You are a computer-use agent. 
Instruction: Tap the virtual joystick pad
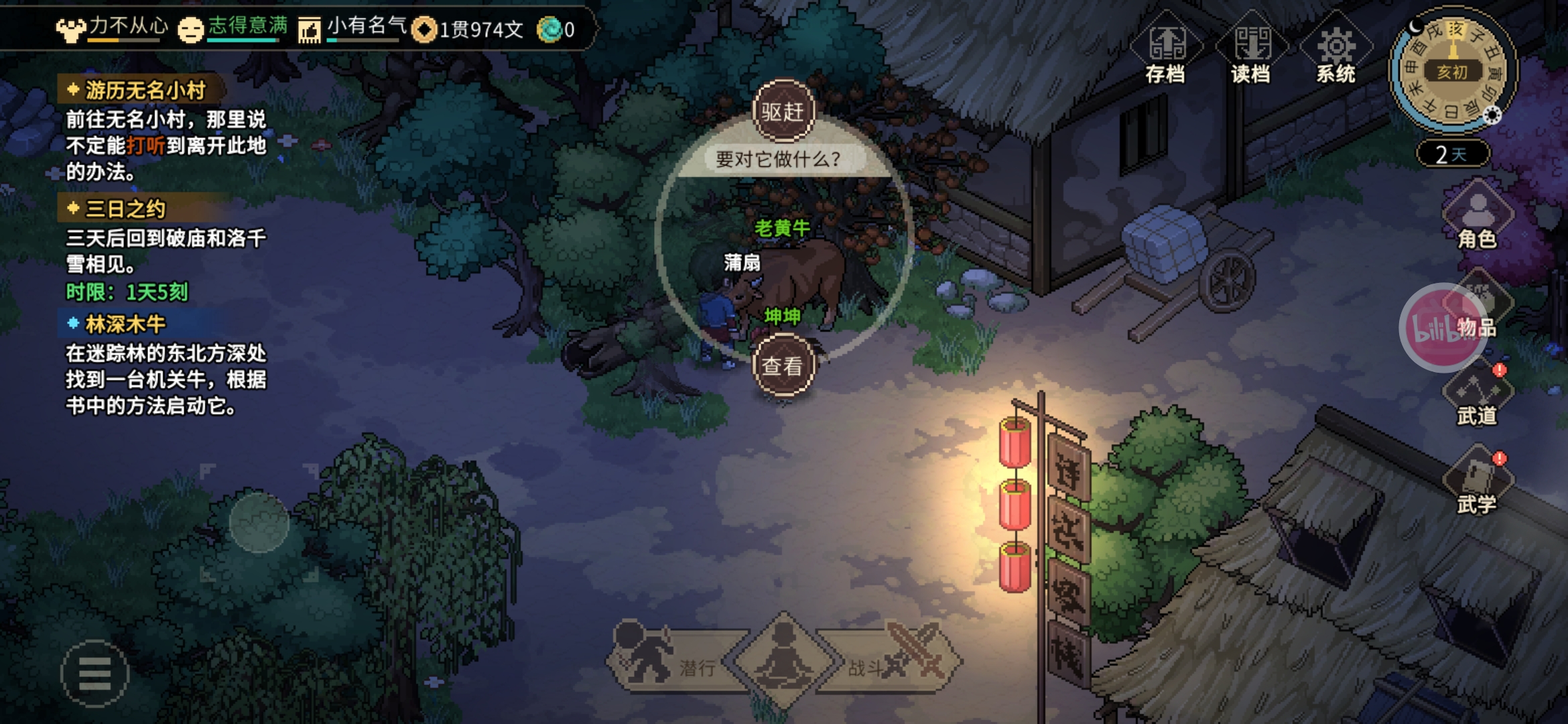[259, 522]
